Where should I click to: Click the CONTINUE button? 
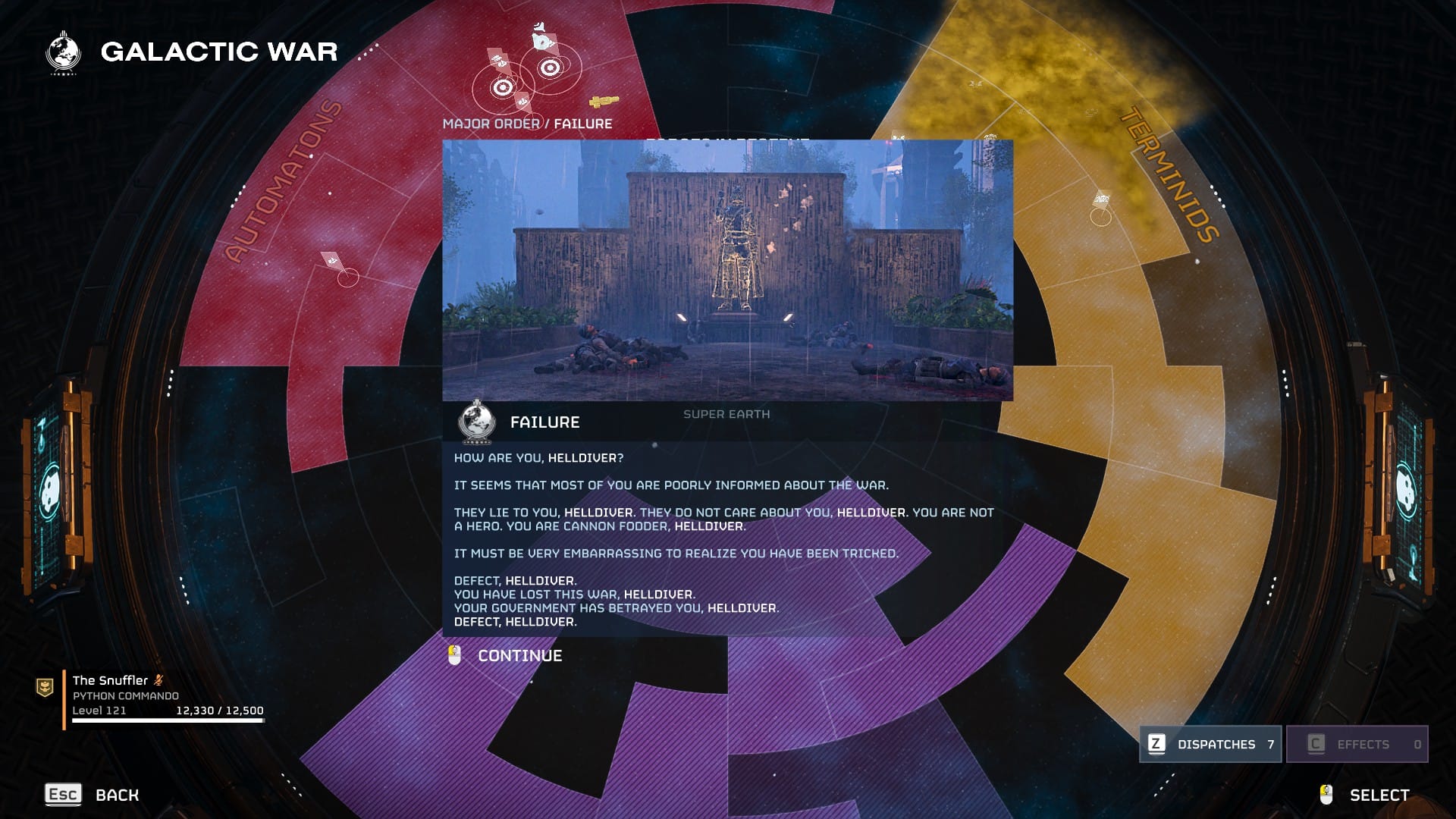[x=519, y=655]
